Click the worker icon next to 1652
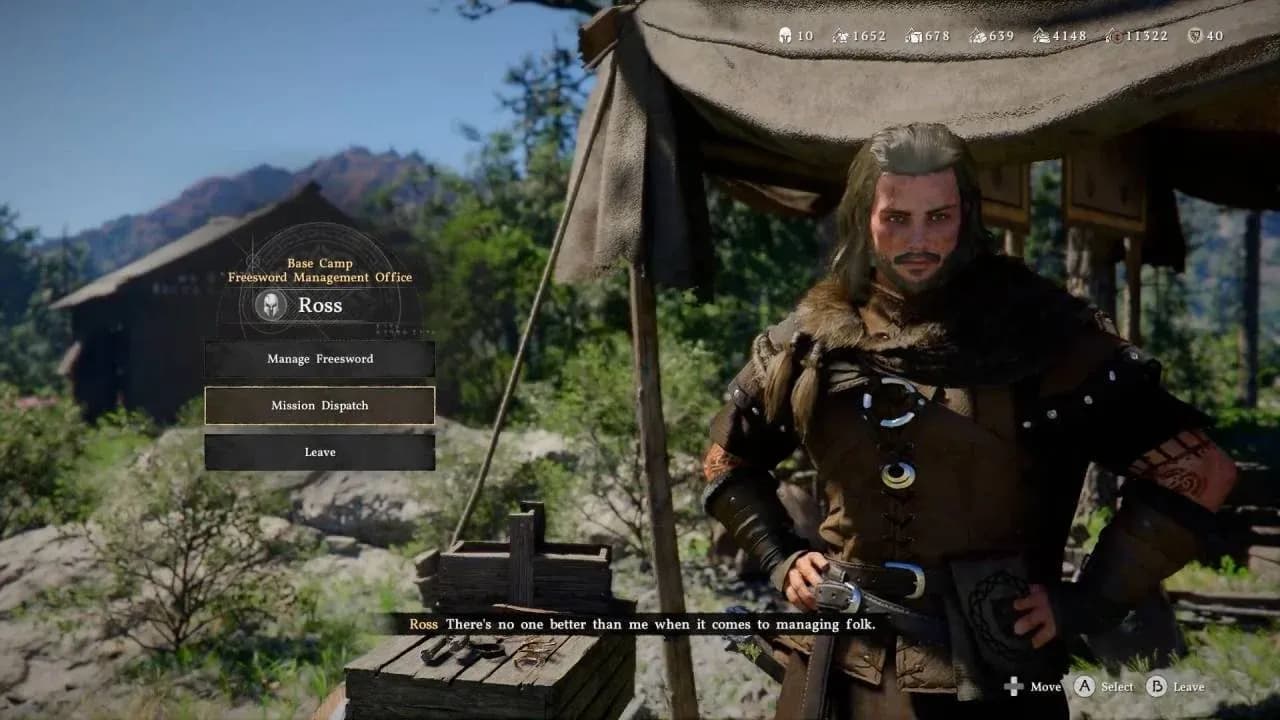The image size is (1280, 720). 838,35
